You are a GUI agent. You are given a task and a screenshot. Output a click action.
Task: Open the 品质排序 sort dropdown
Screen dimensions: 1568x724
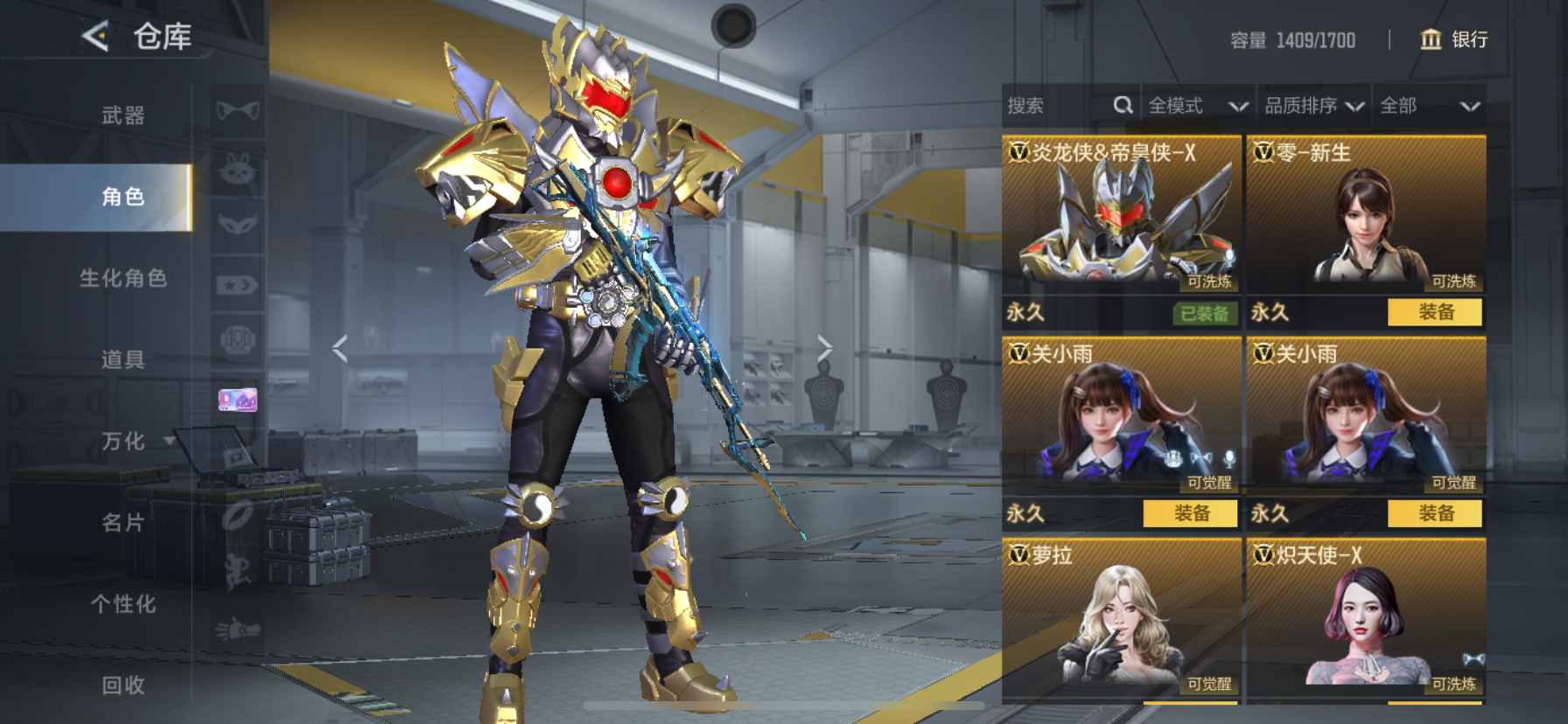pyautogui.click(x=1313, y=106)
